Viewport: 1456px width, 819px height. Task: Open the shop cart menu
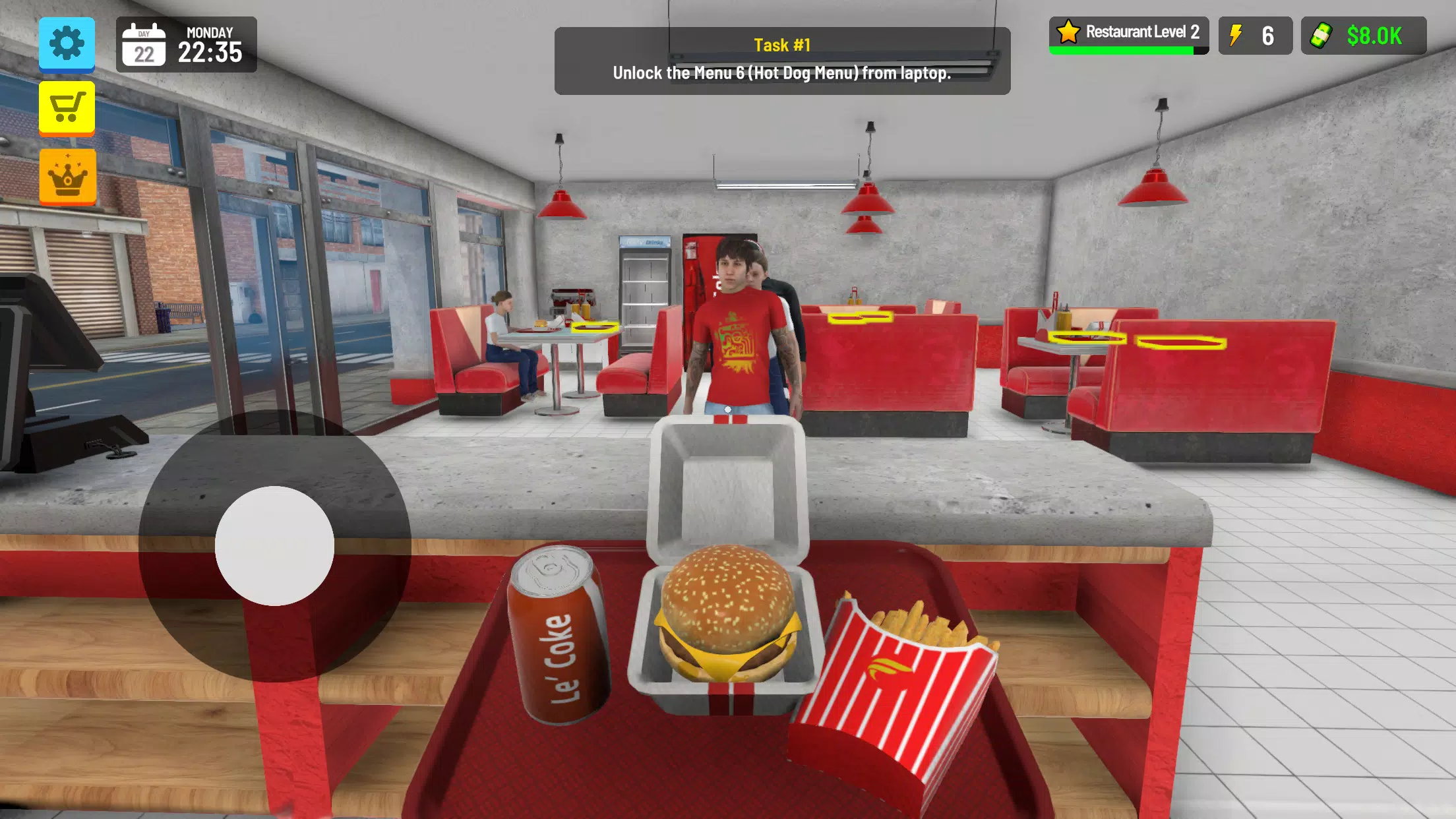pyautogui.click(x=67, y=107)
